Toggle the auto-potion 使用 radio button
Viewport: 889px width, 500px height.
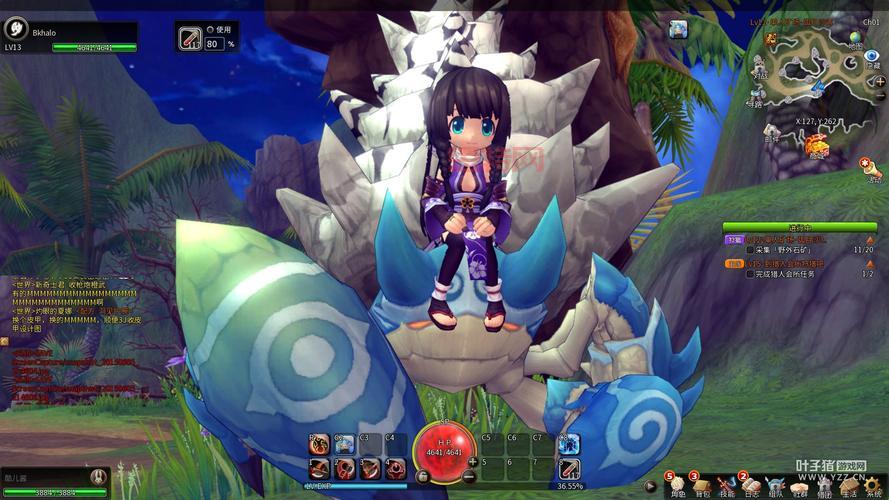pos(211,30)
